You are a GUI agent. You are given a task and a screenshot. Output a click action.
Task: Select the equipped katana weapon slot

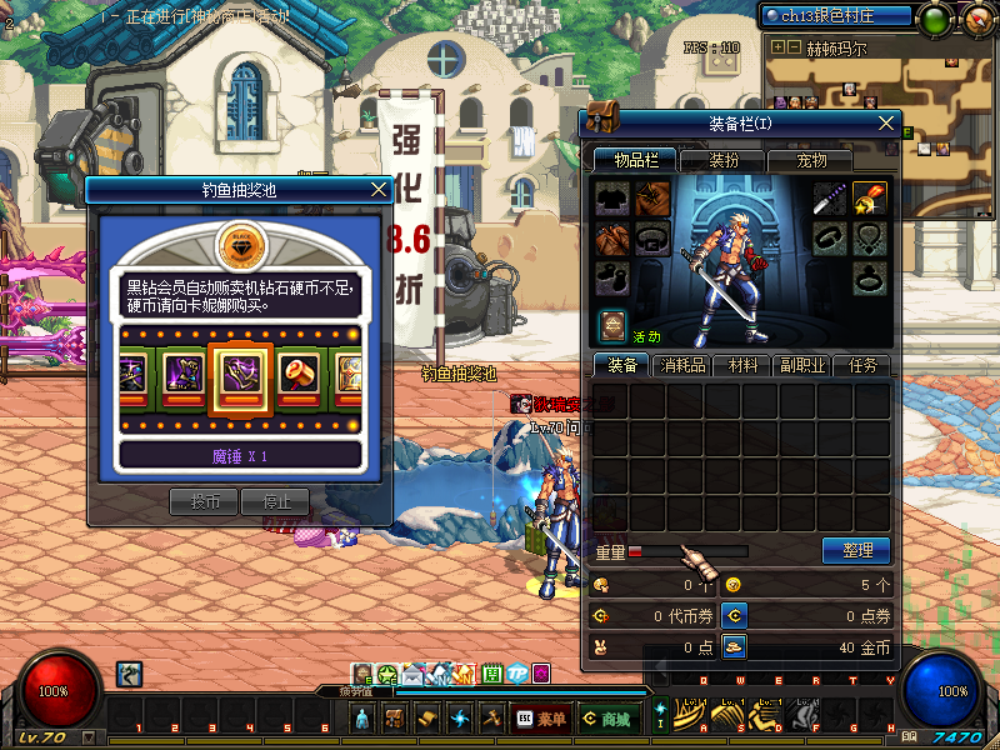829,199
